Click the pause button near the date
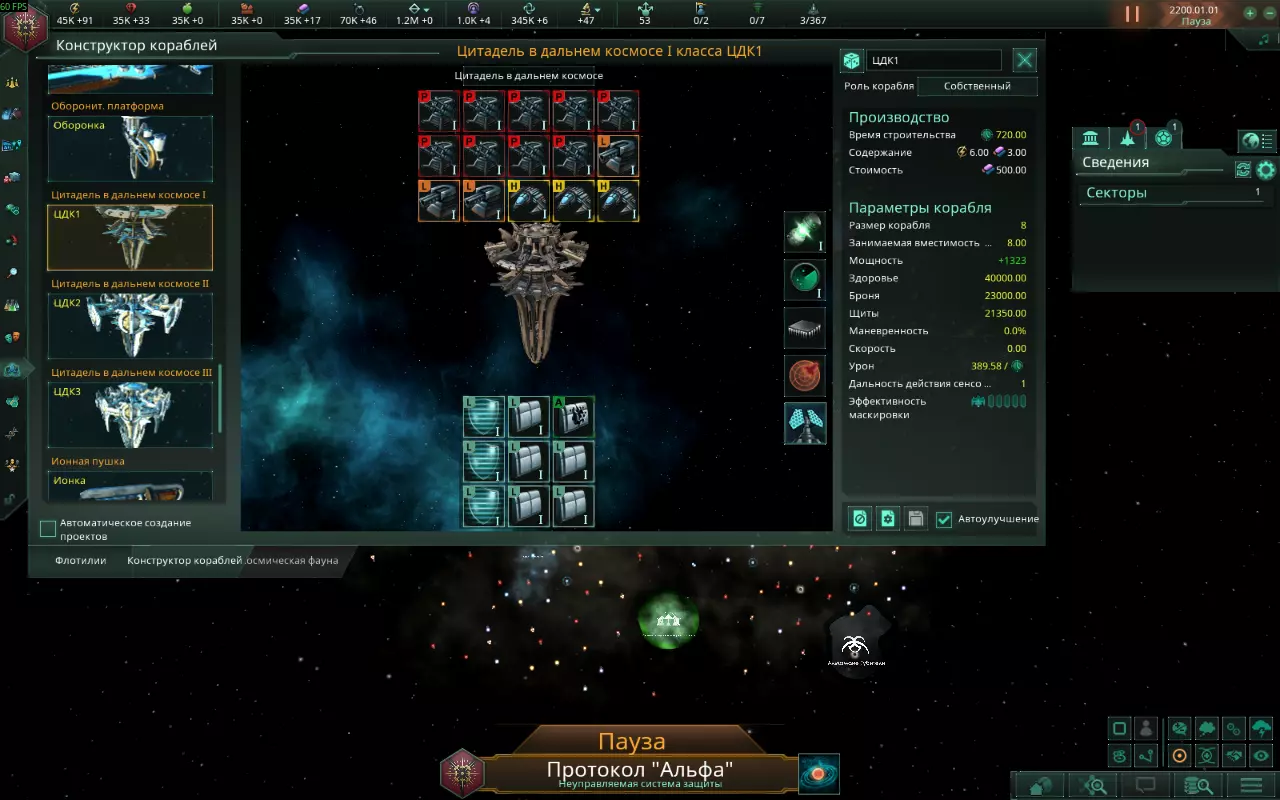Image resolution: width=1280 pixels, height=800 pixels. tap(1132, 14)
